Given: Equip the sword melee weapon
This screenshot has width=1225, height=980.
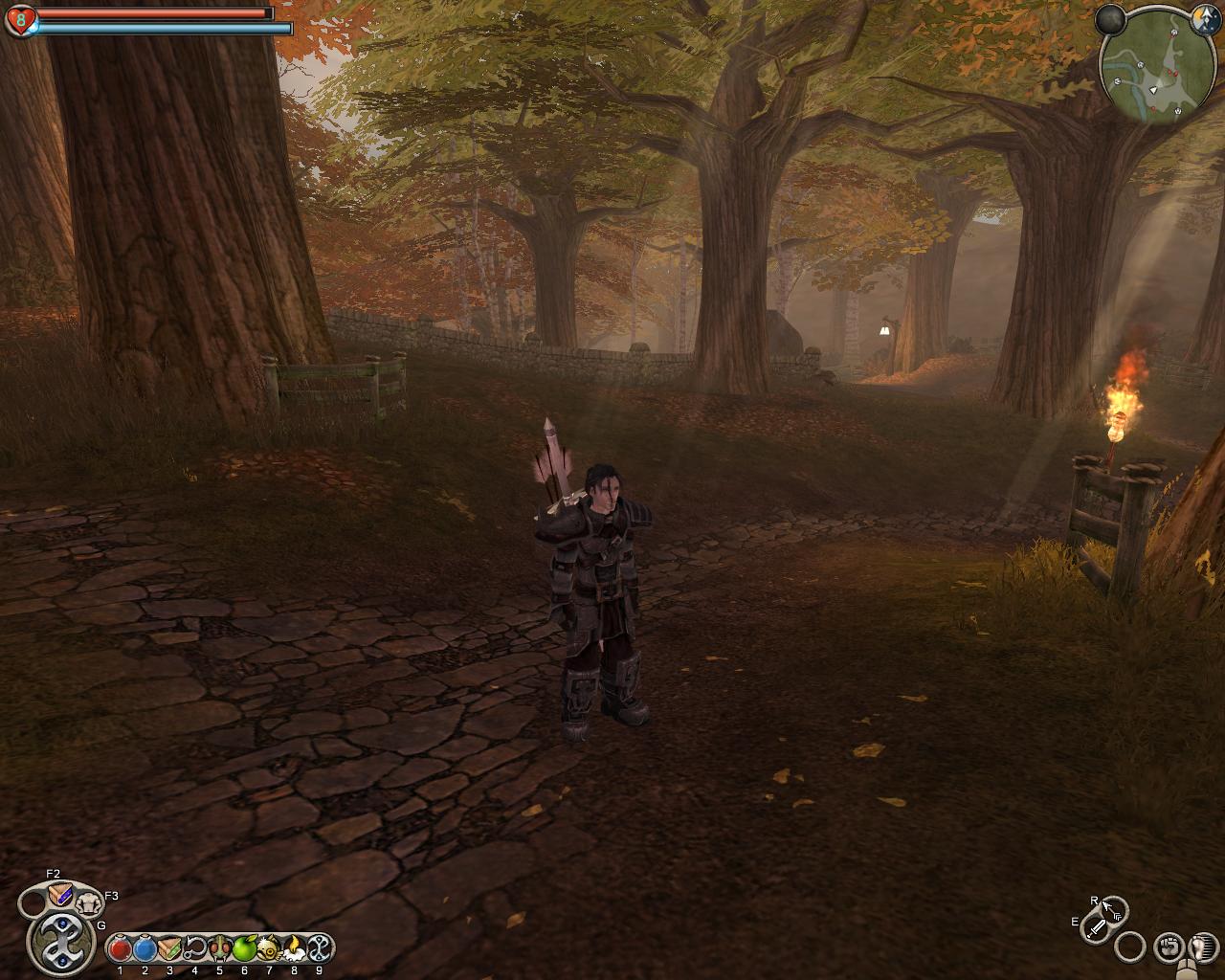Looking at the screenshot, I should [x=1097, y=926].
